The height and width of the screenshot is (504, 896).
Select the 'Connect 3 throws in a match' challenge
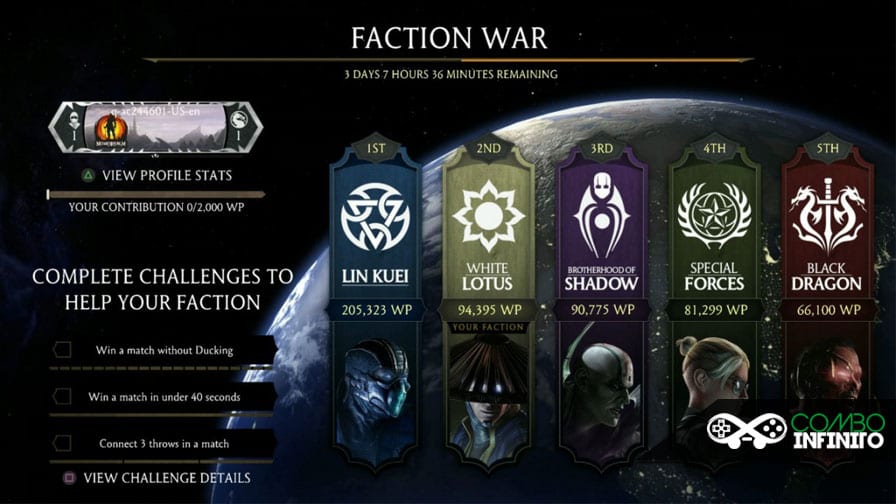164,443
